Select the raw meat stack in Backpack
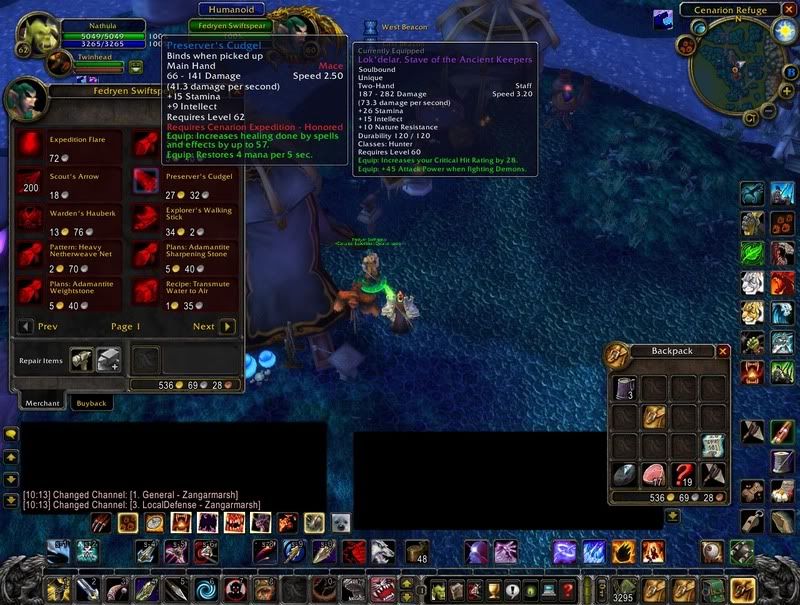The width and height of the screenshot is (800, 605). 655,474
